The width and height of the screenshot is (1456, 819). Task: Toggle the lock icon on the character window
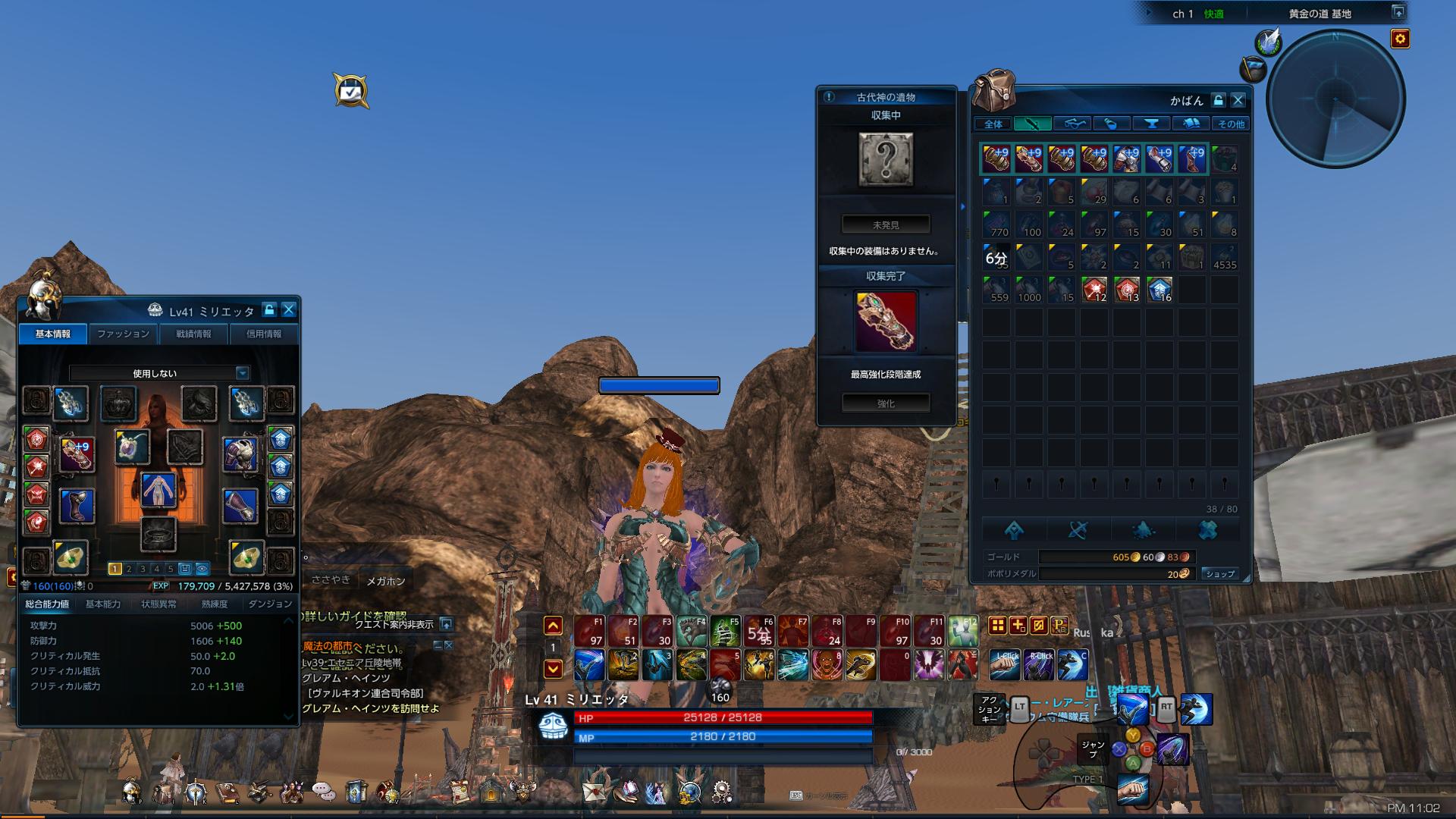coord(269,311)
